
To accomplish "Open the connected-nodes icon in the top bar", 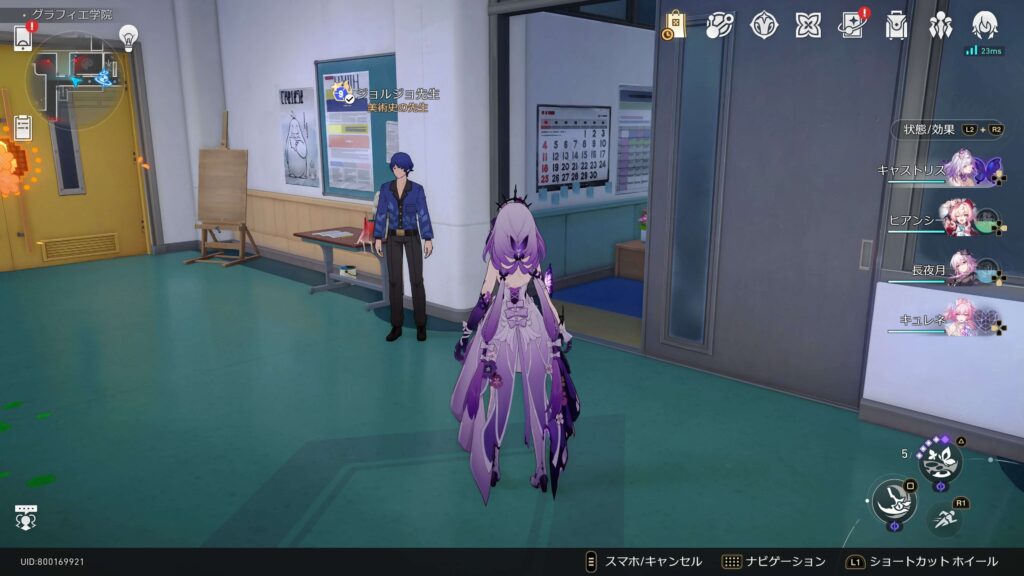I will 719,26.
